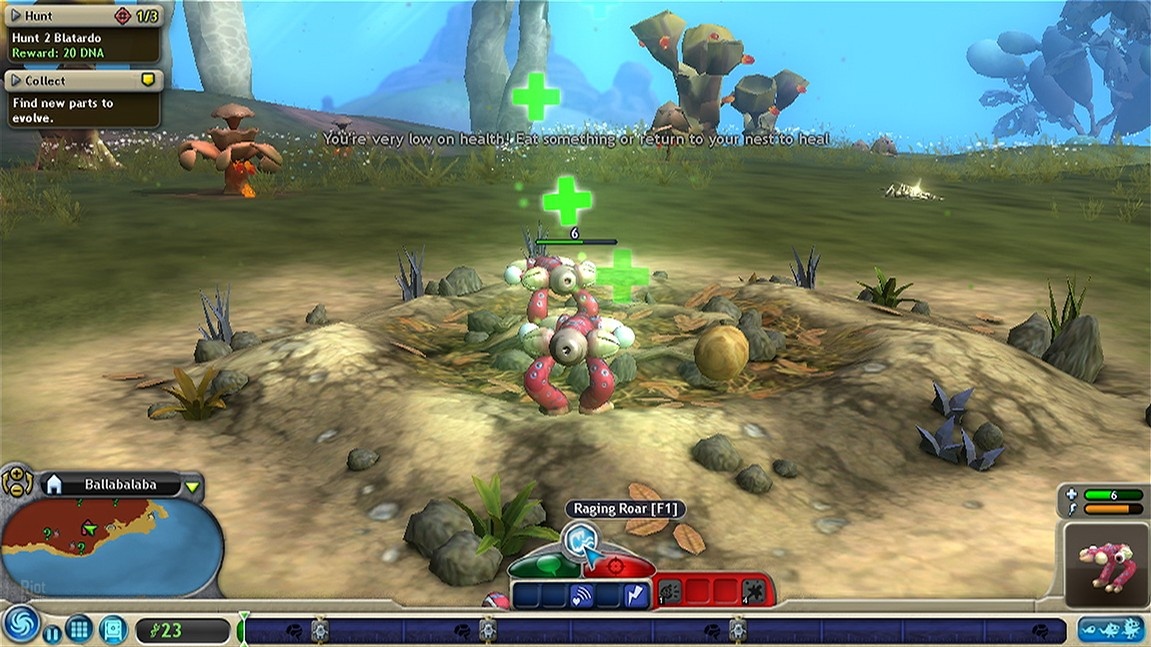Image resolution: width=1151 pixels, height=647 pixels.
Task: Expand the Hunt mission tracker
Action: pos(16,16)
